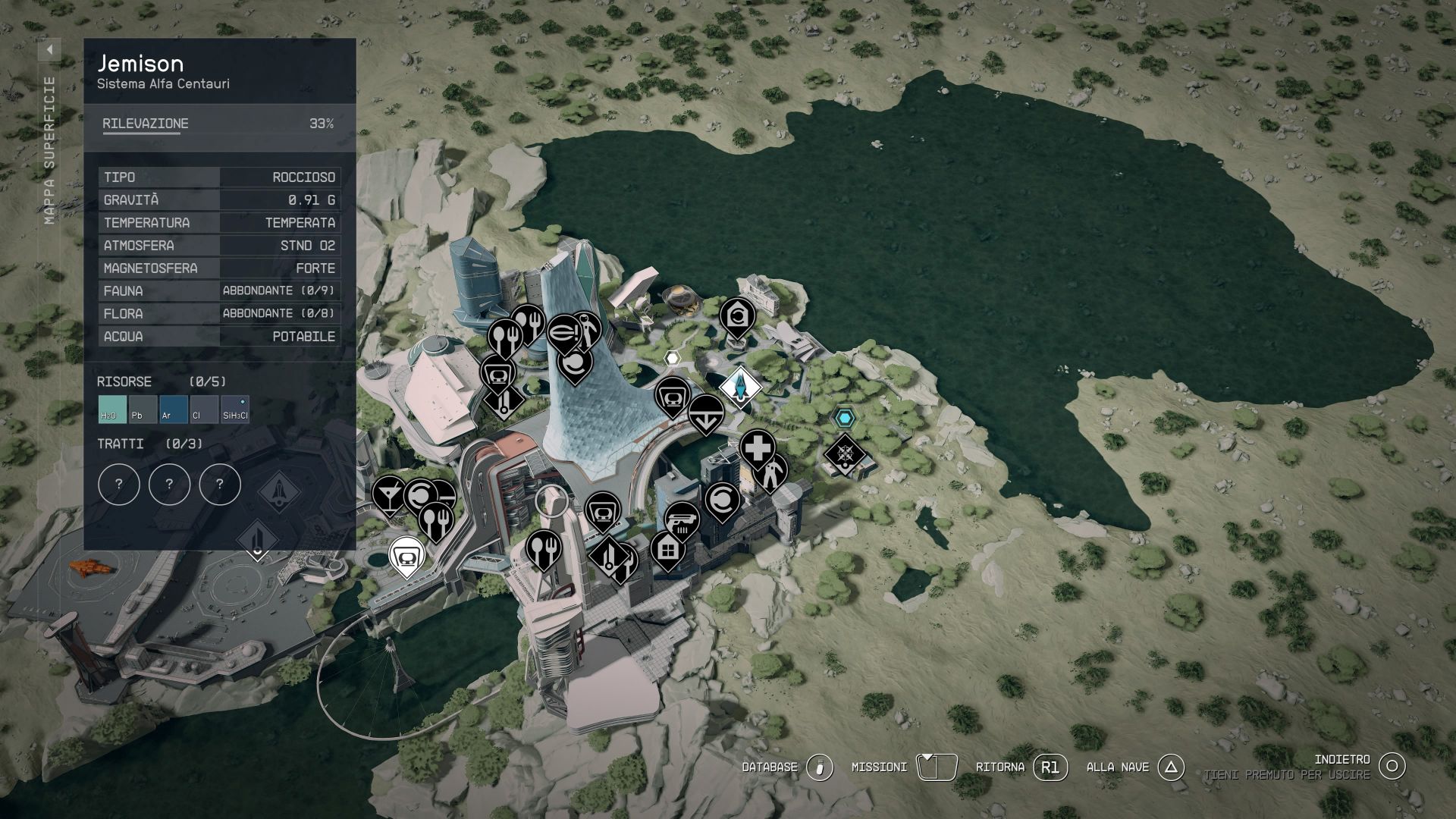The image size is (1456, 819).
Task: Select the house with window marker
Action: pos(667,548)
